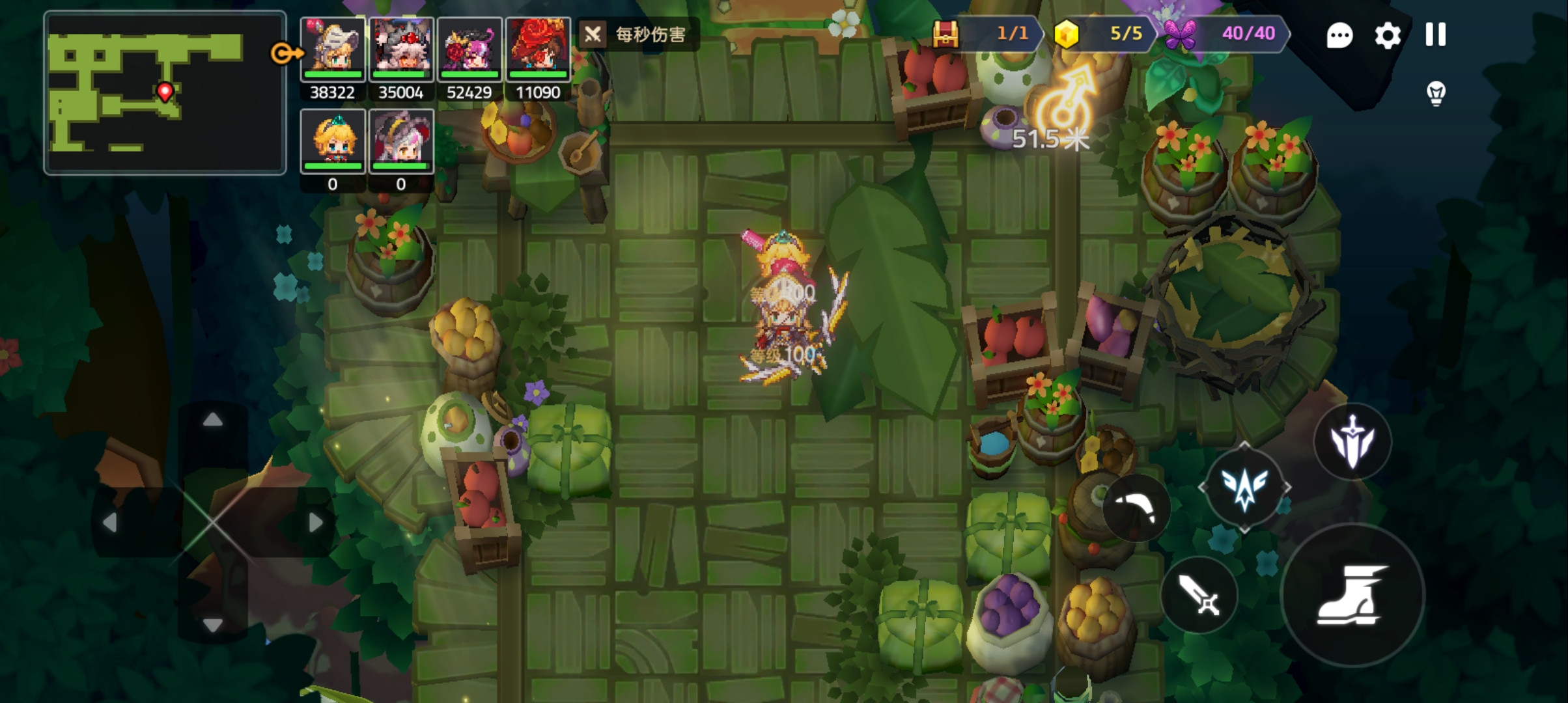Viewport: 1568px width, 703px height.
Task: Pause the game
Action: point(1435,35)
